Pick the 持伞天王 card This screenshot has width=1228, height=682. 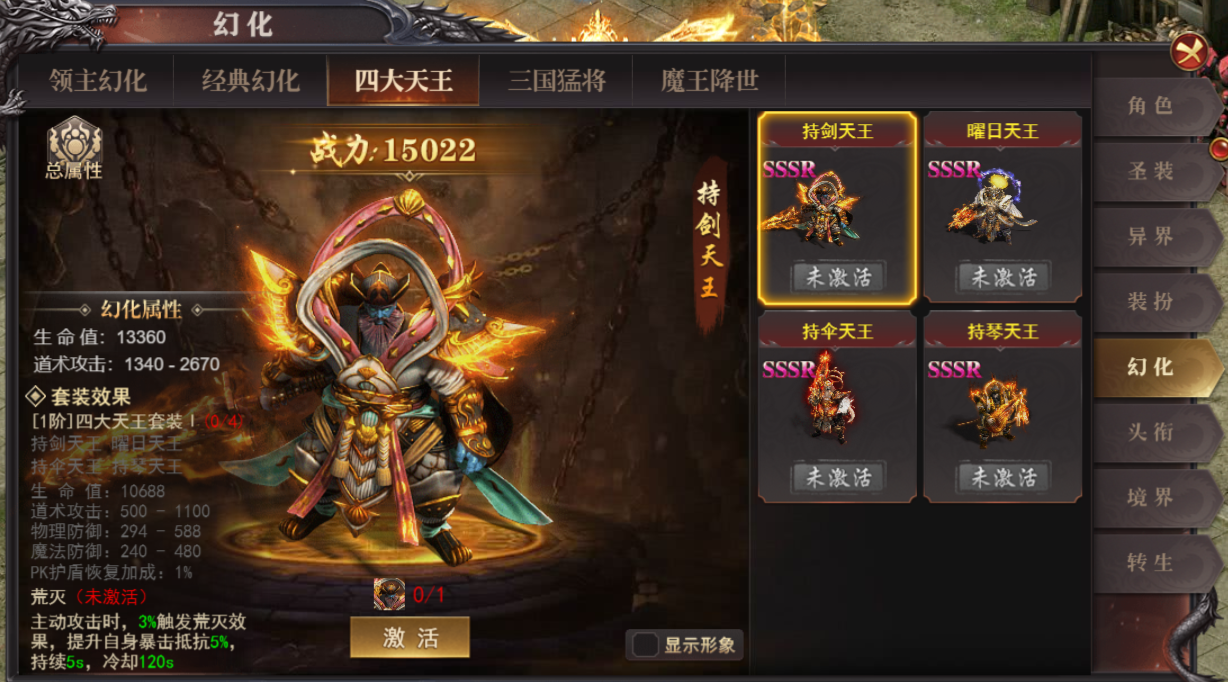pyautogui.click(x=837, y=406)
